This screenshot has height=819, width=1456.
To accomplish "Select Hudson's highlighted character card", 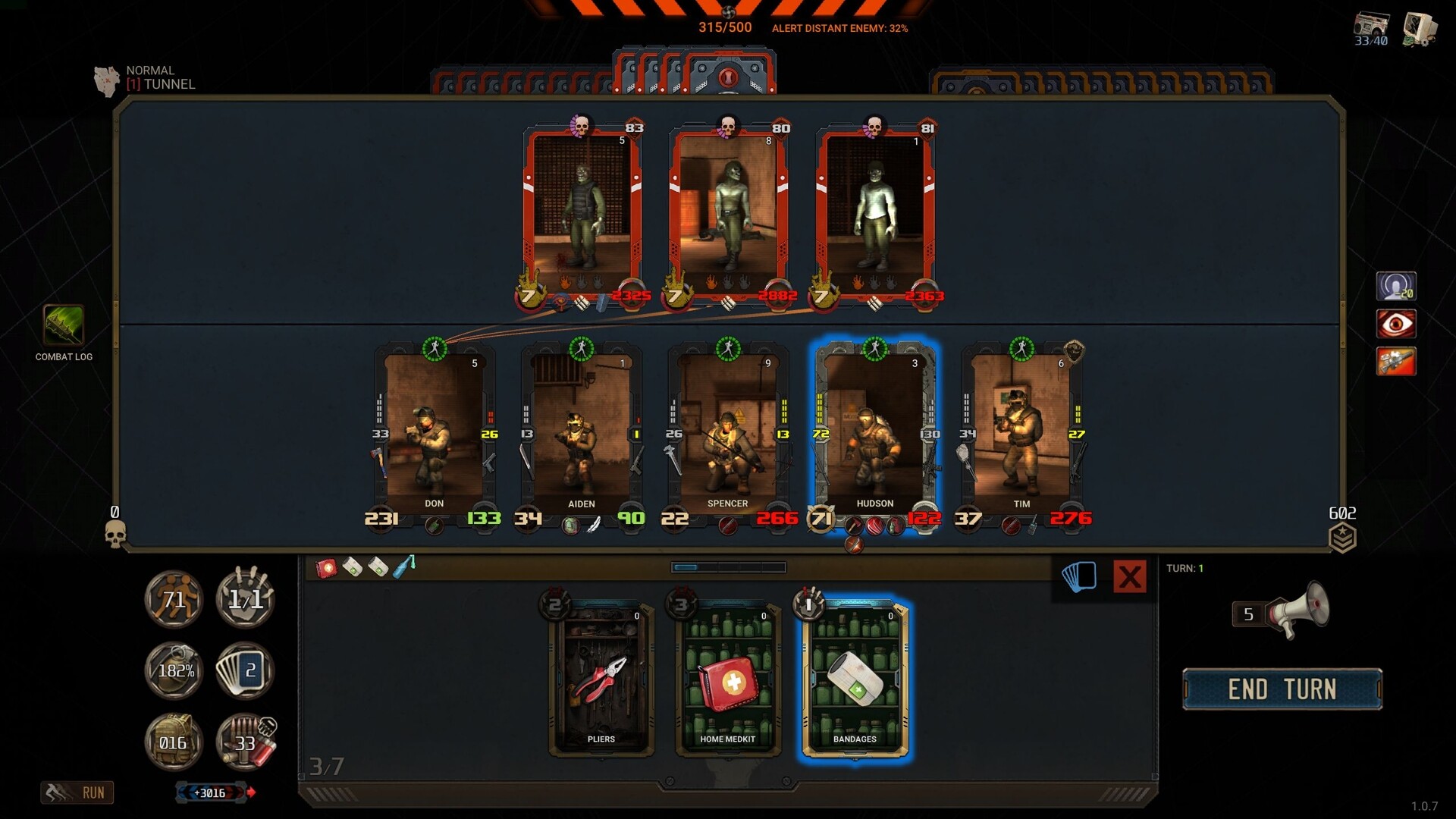I will pos(876,432).
